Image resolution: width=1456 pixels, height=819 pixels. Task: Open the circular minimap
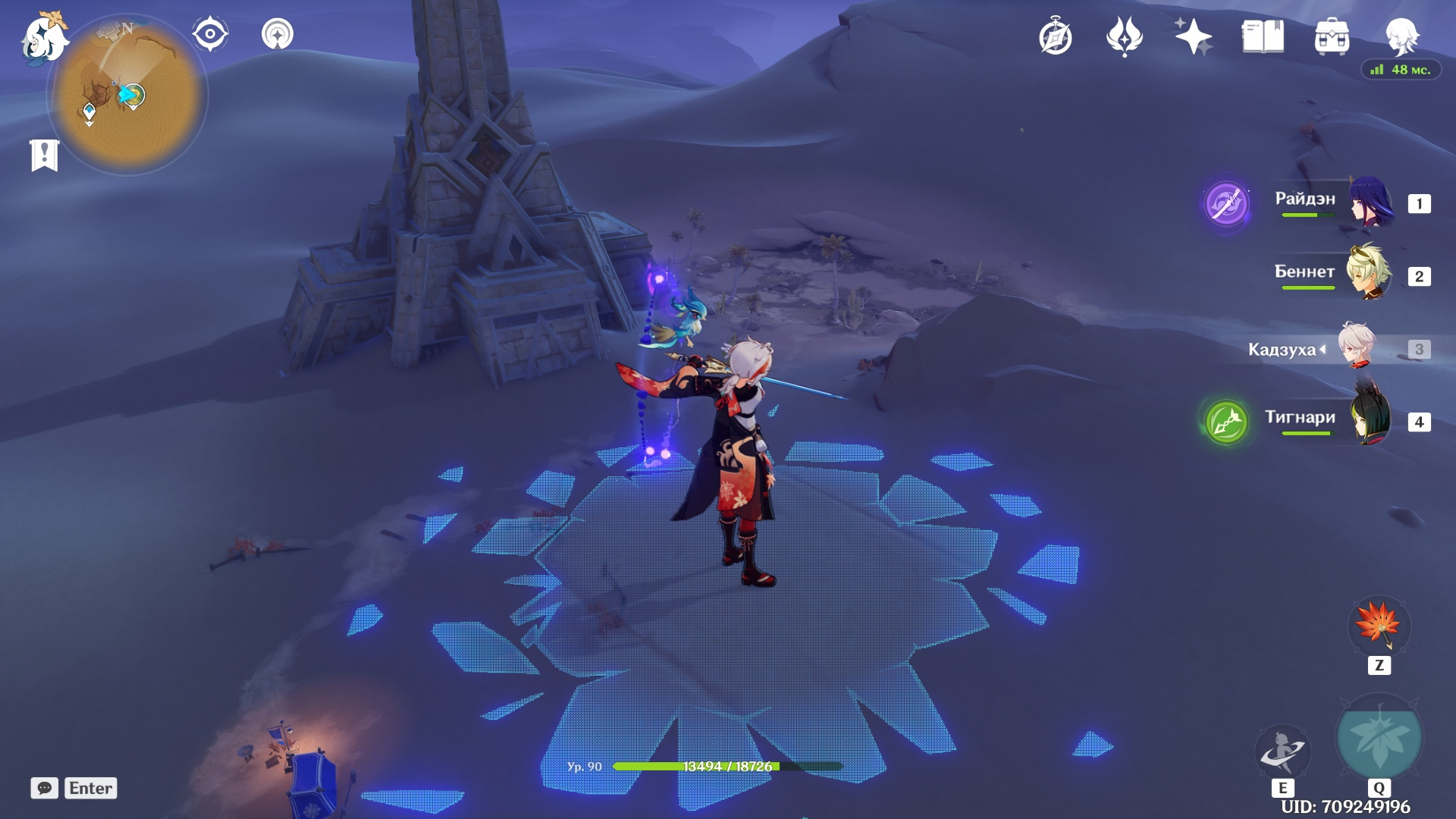click(127, 96)
